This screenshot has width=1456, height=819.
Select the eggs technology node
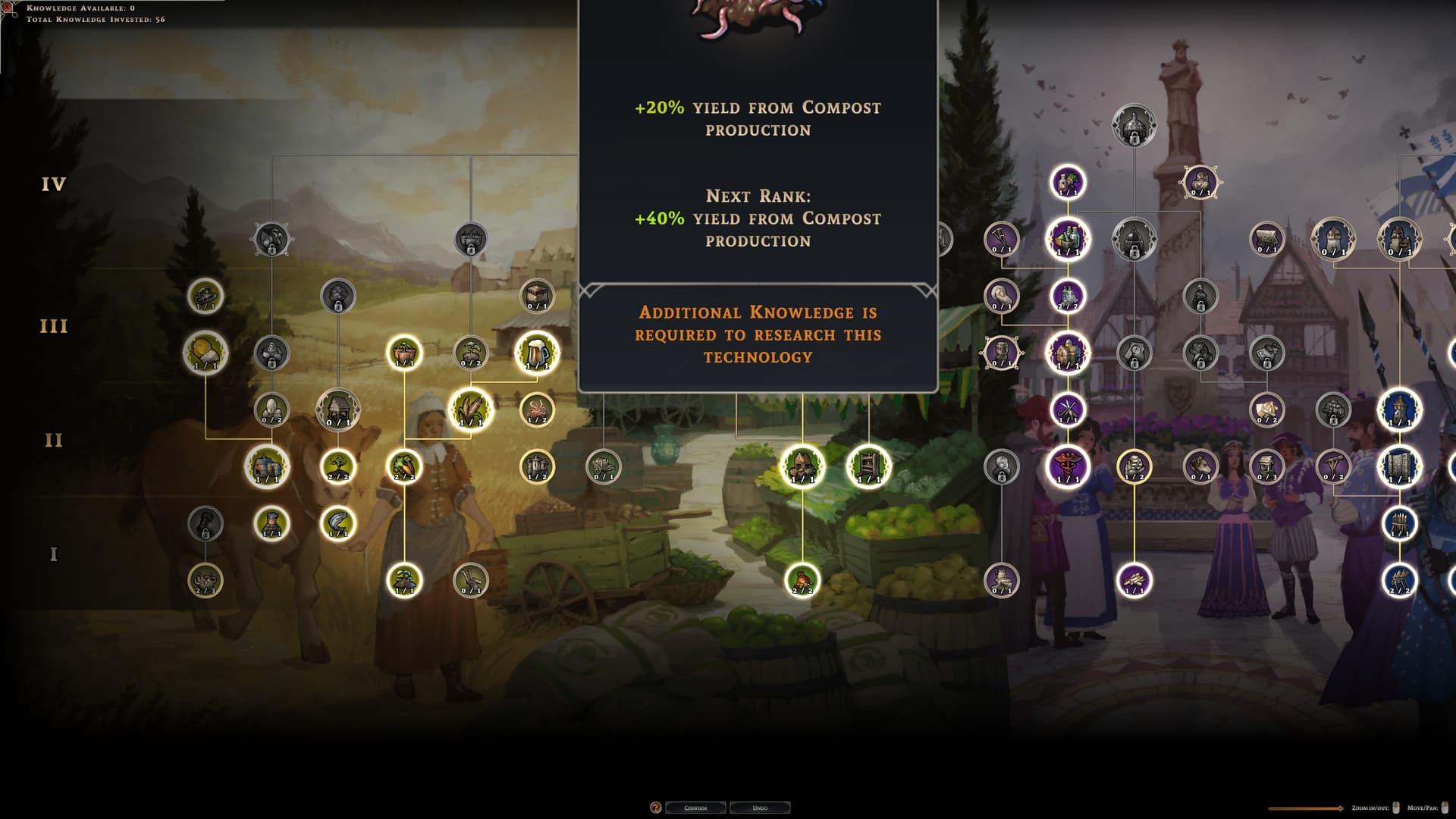click(x=271, y=409)
